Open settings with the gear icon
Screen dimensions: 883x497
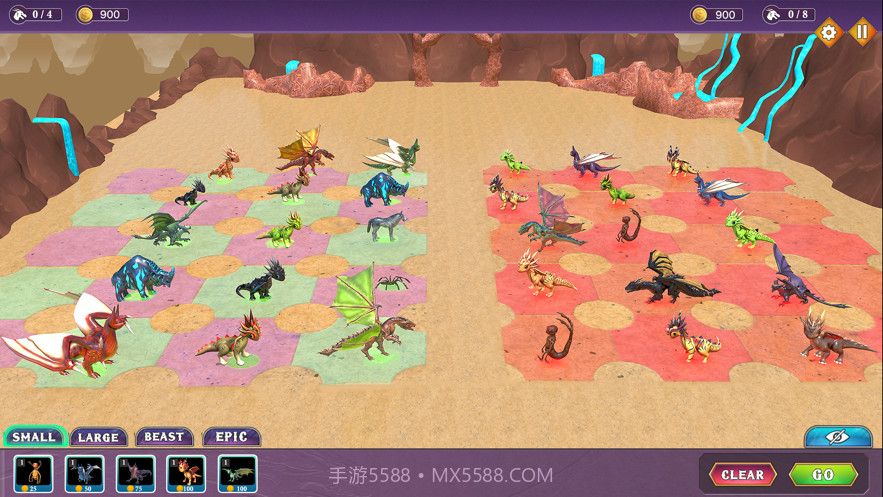point(828,32)
